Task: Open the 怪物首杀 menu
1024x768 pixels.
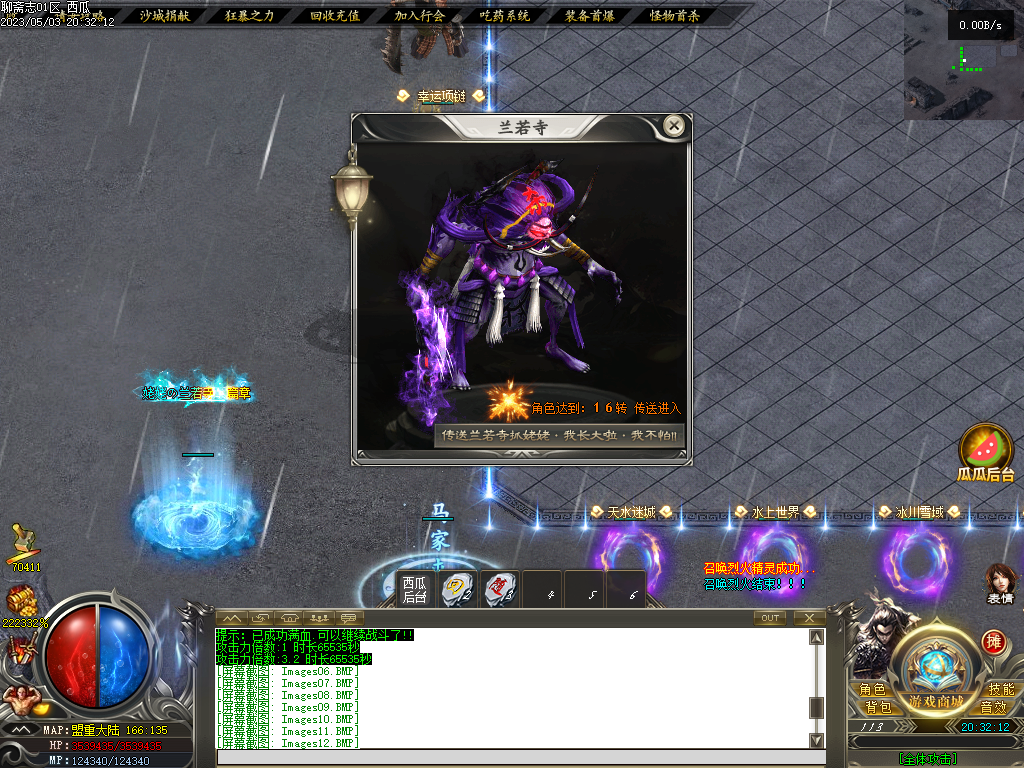Action: [675, 16]
